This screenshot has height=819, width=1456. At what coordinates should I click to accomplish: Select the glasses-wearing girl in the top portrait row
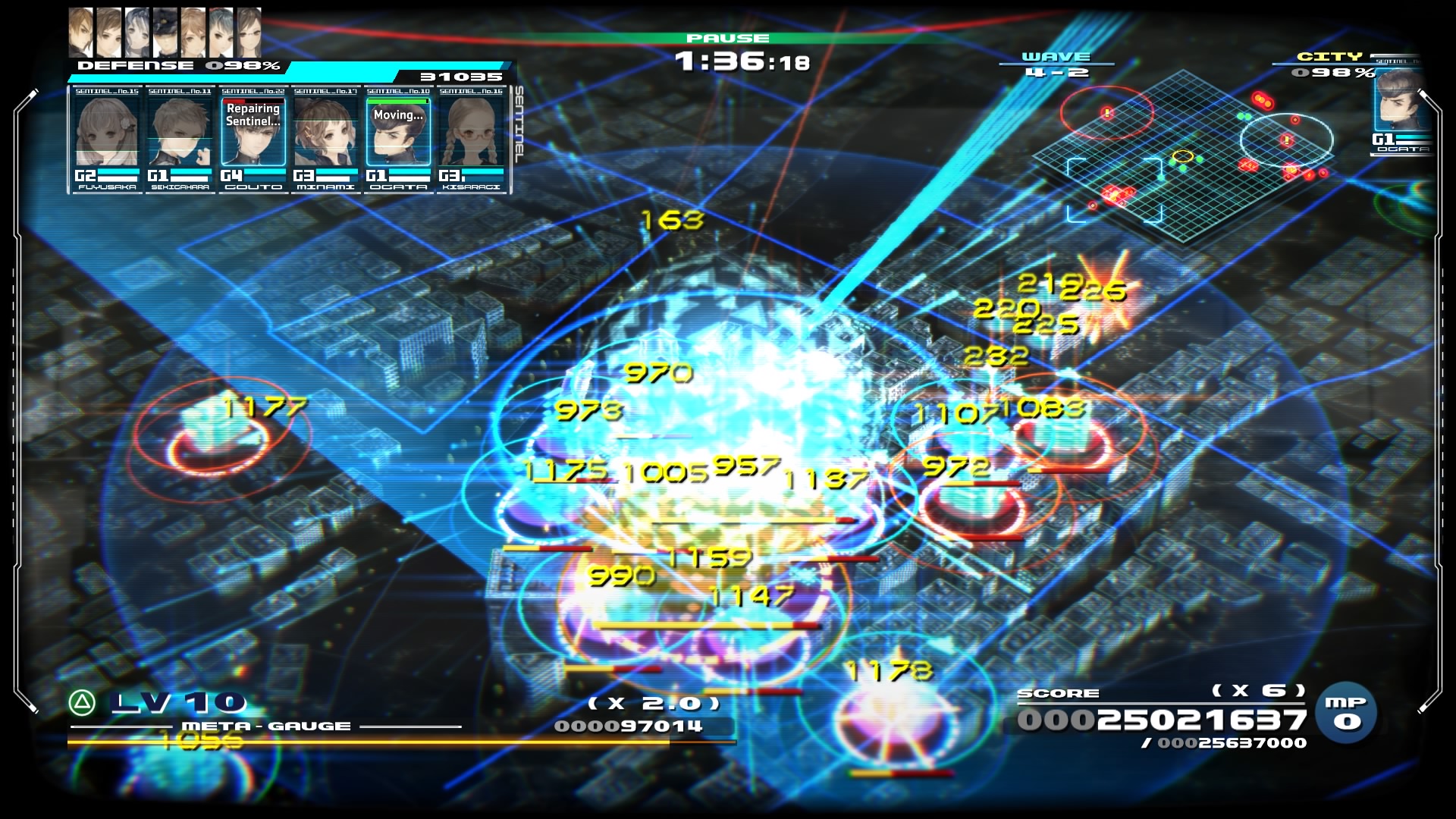click(x=249, y=33)
